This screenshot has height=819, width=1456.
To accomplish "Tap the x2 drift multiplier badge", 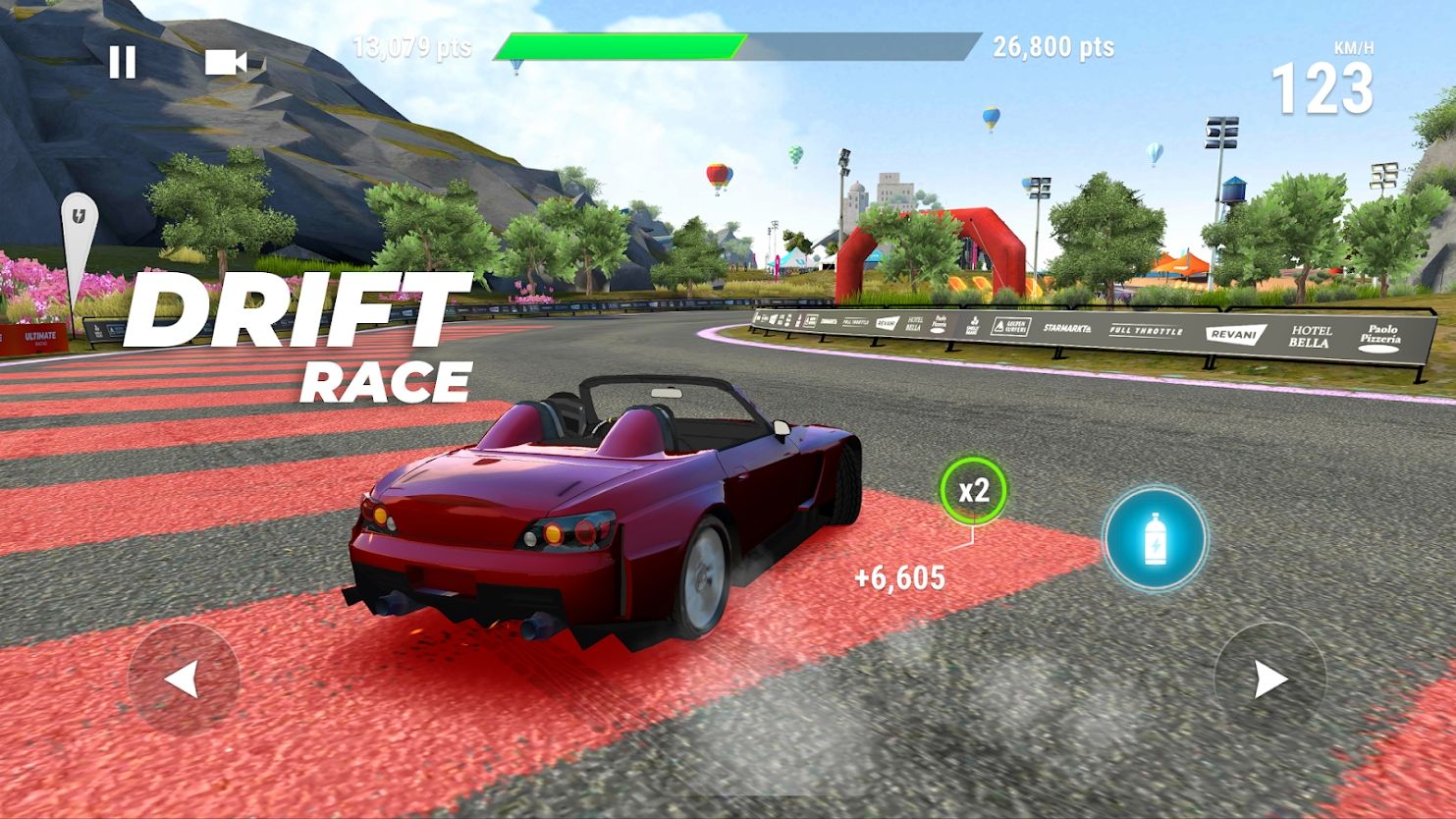I will pos(975,491).
